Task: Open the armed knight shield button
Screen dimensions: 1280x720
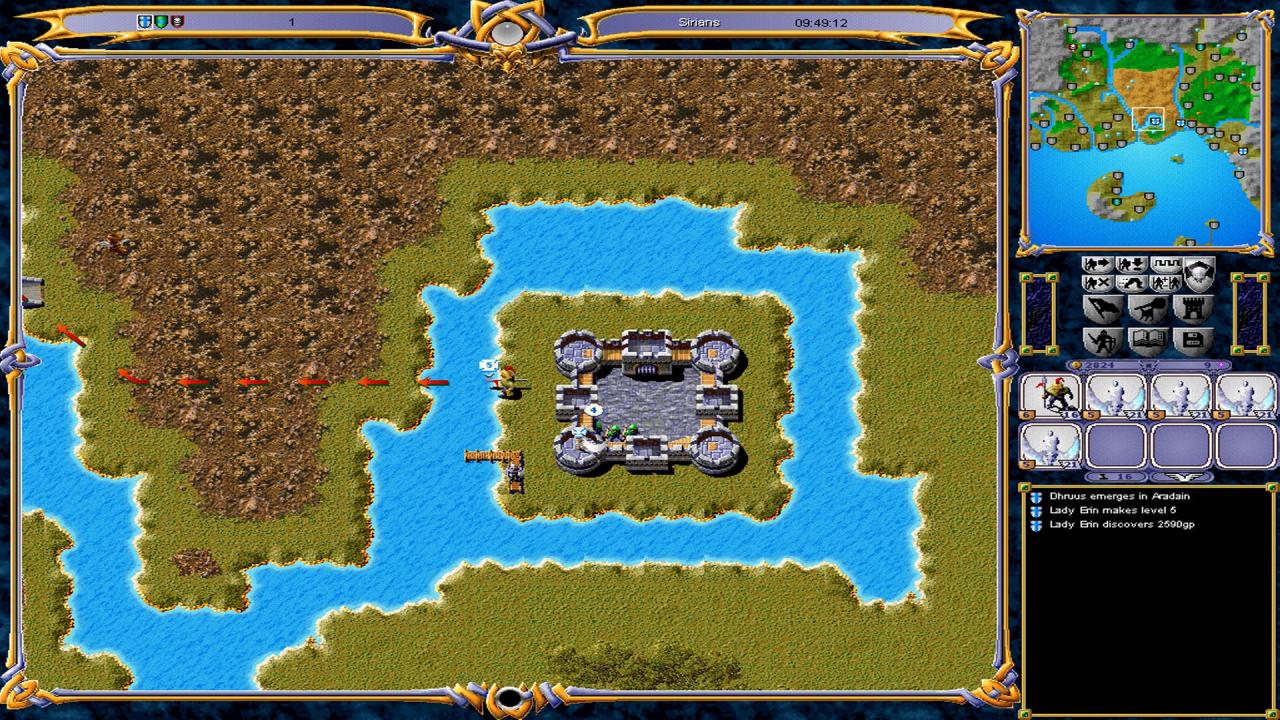Action: tap(1104, 342)
